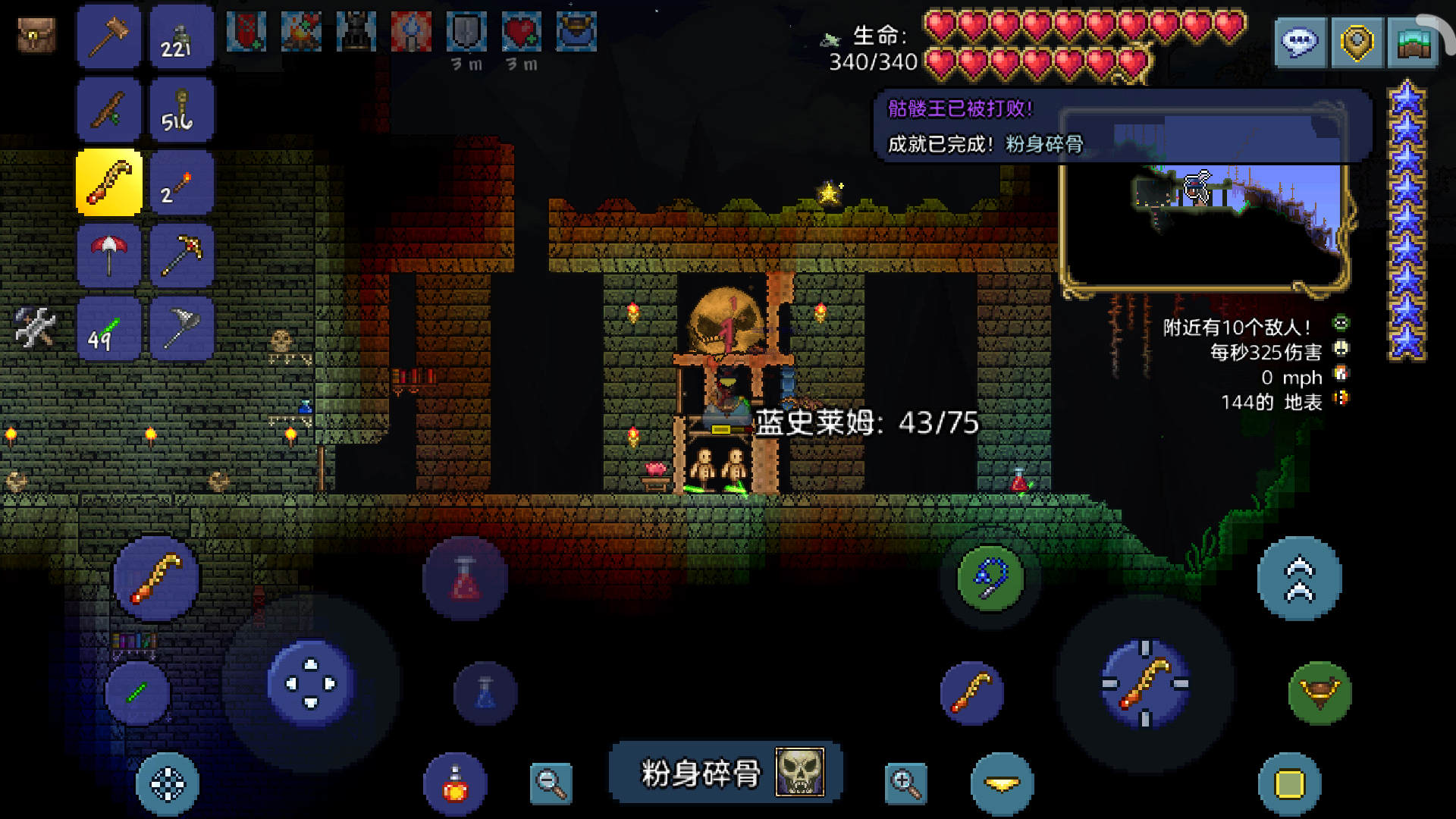Activate the grappling hook button
Viewport: 1456px width, 819px height.
click(x=990, y=579)
